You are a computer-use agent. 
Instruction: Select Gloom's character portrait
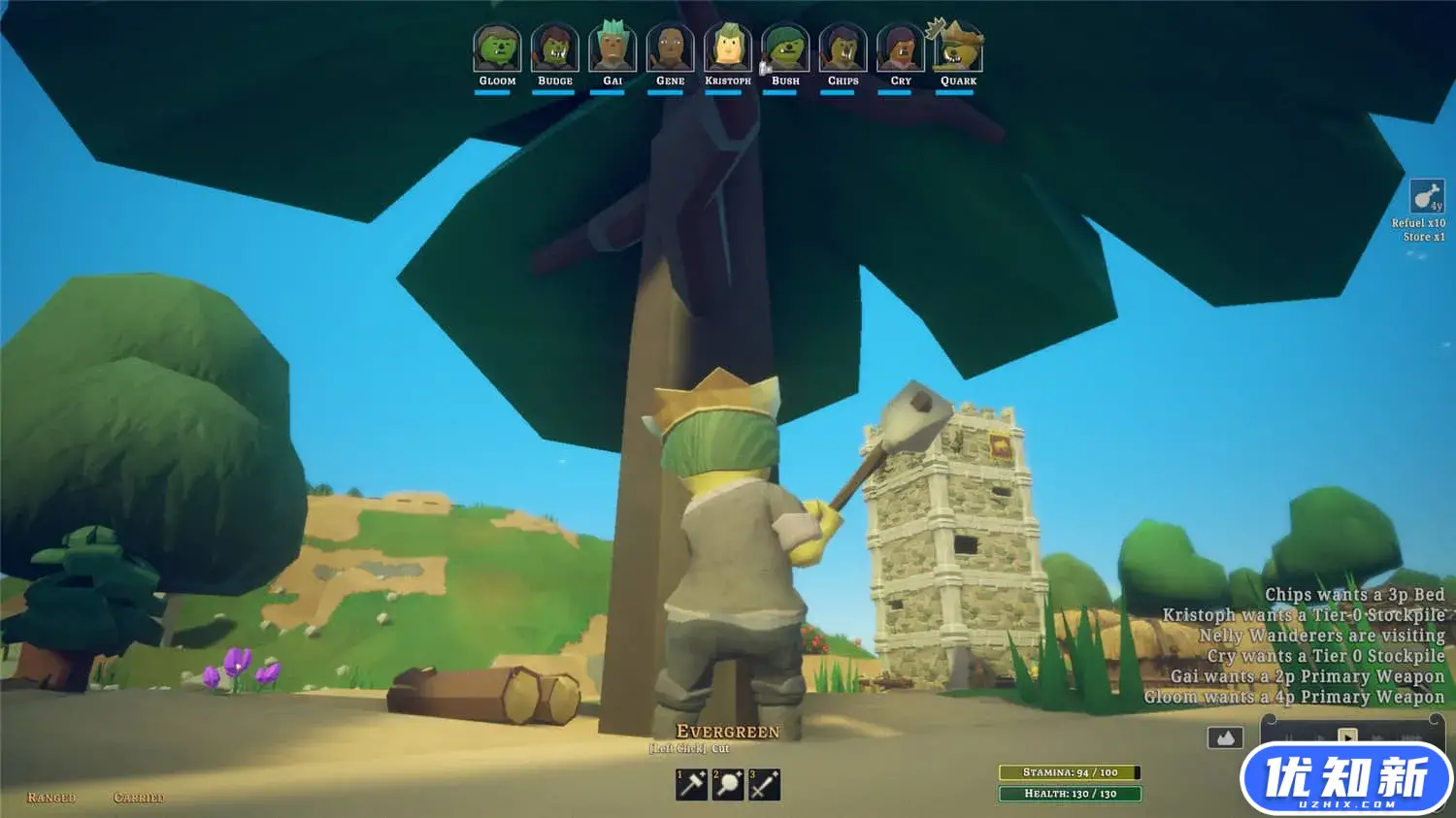click(497, 49)
